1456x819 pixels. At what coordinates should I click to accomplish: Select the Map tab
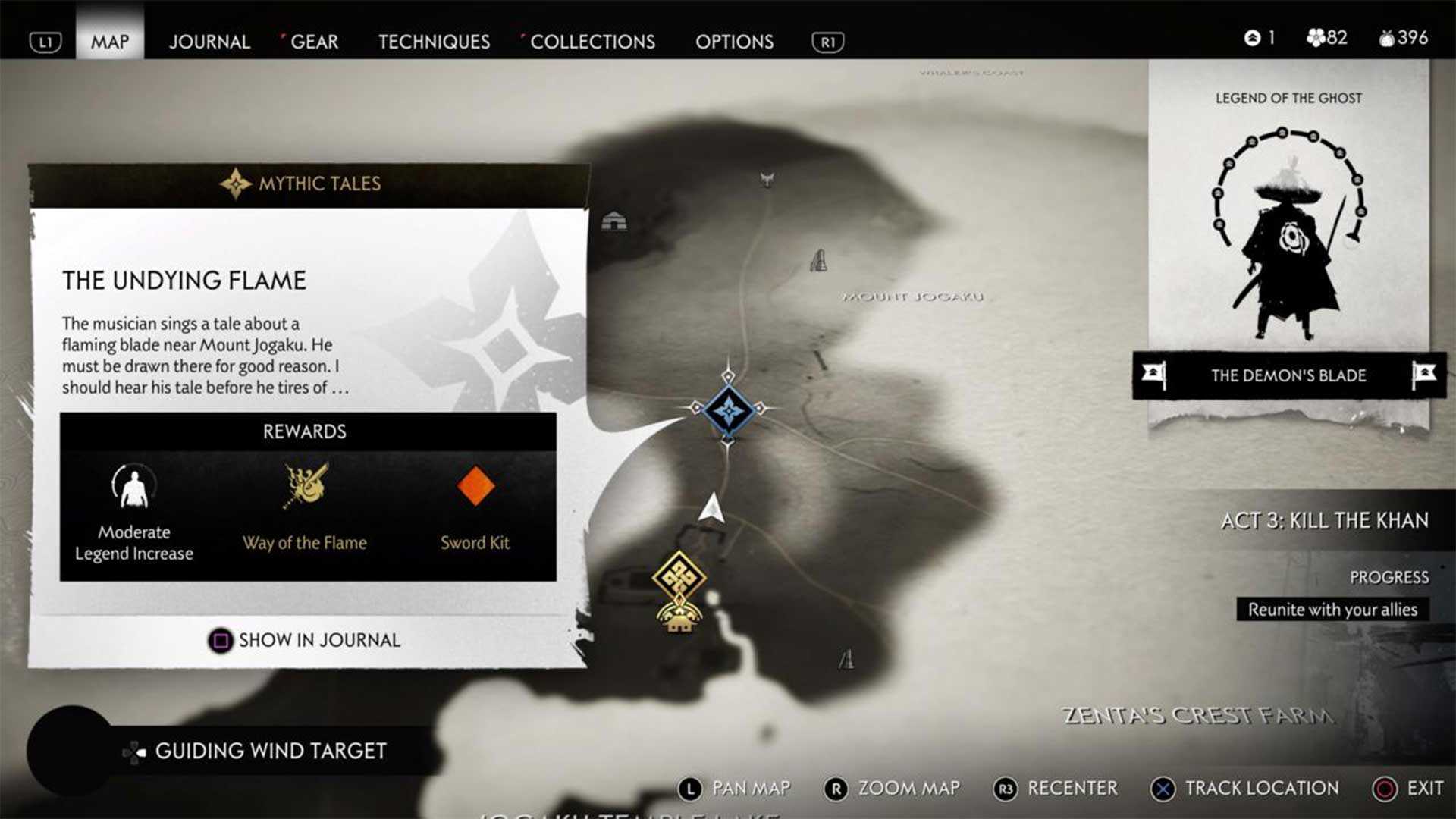(110, 42)
